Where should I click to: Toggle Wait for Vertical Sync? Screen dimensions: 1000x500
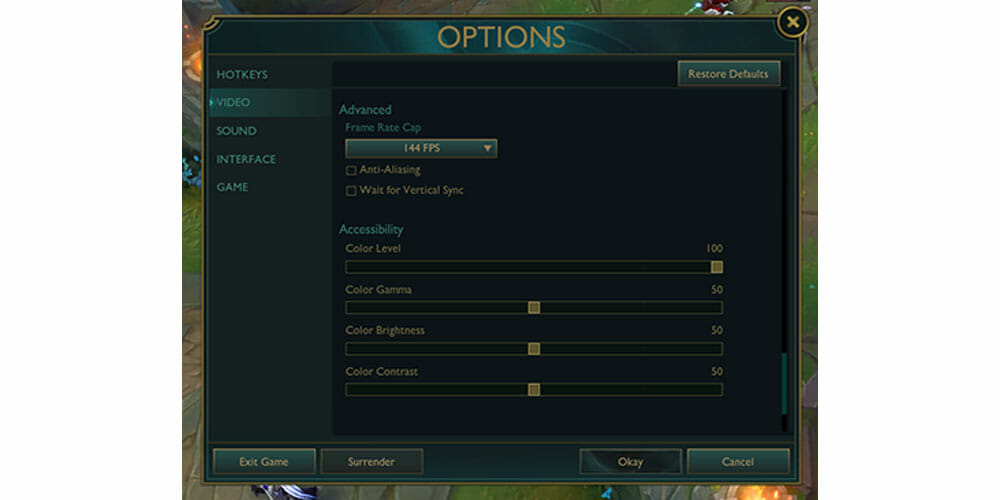pyautogui.click(x=351, y=190)
